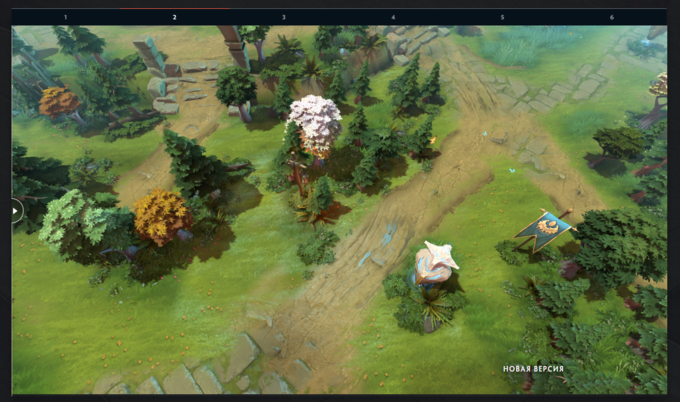Switch to slide 1 tab
The height and width of the screenshot is (402, 680).
point(66,17)
